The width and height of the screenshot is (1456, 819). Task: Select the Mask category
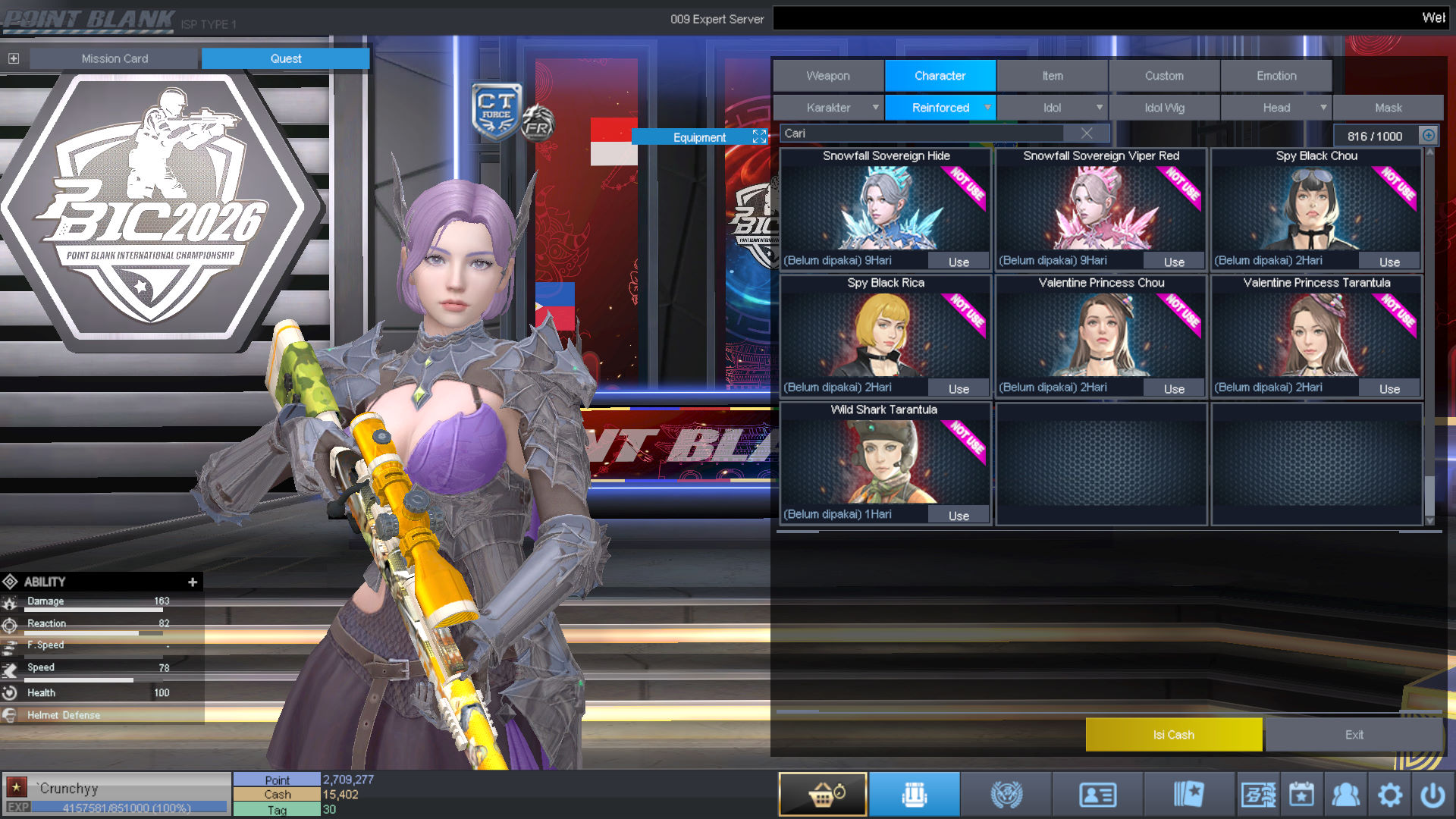click(x=1388, y=108)
